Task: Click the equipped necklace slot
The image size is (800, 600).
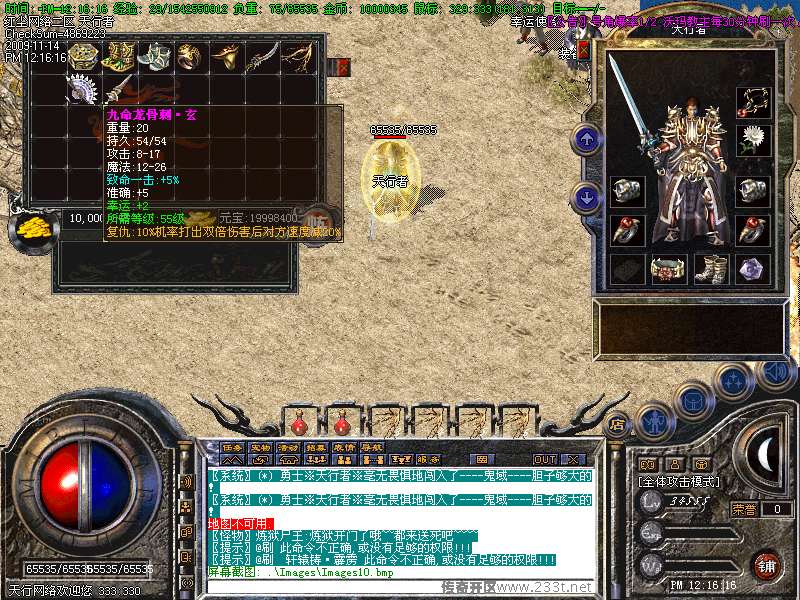Action: (753, 101)
